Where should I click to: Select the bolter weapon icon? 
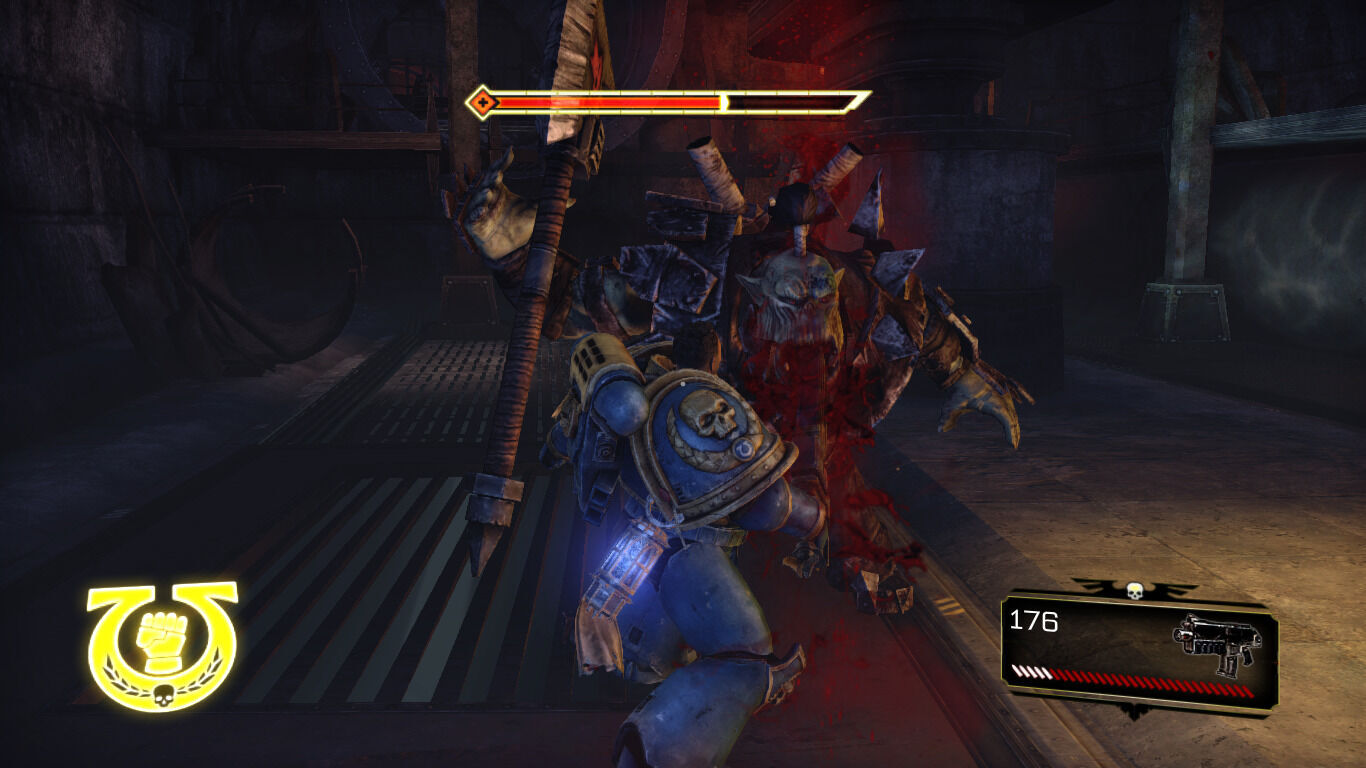[x=1216, y=641]
